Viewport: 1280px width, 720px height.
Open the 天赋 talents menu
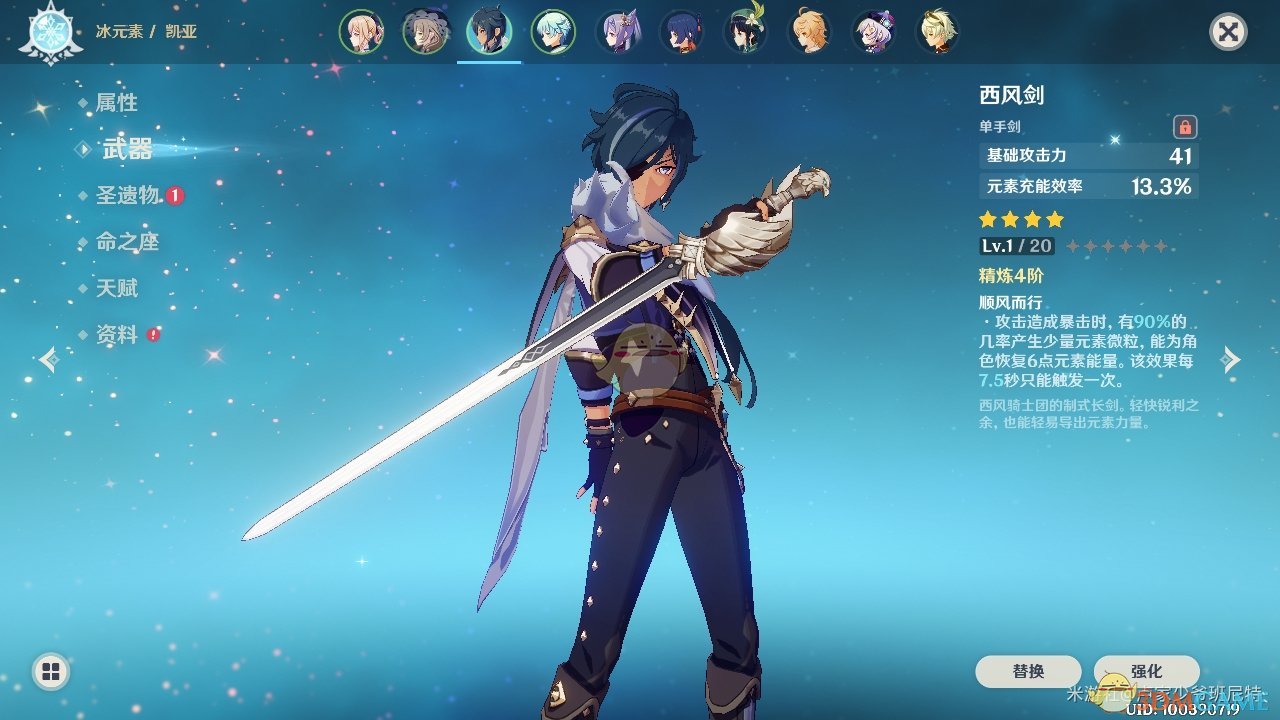point(116,289)
